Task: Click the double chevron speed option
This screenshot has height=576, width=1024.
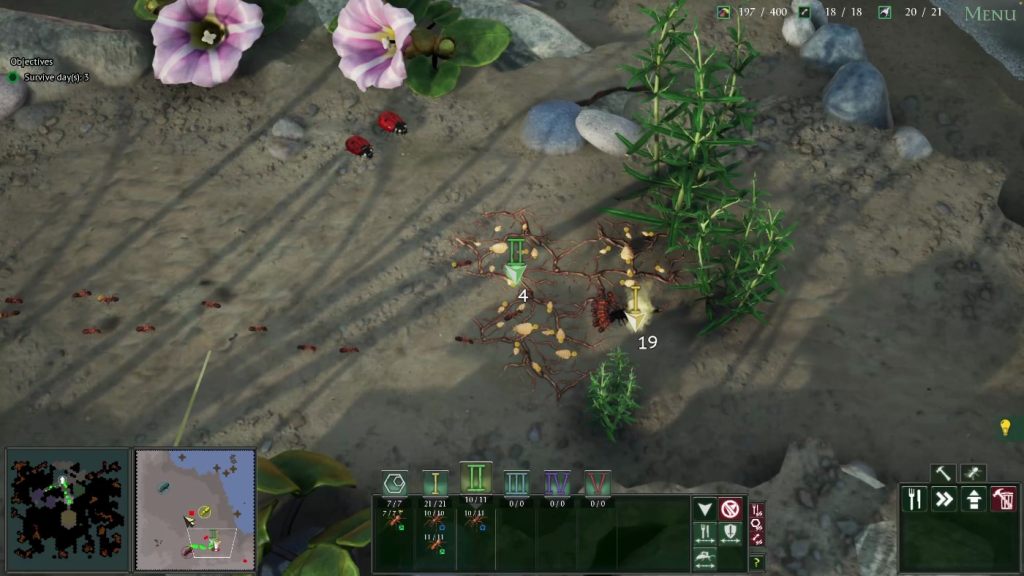Action: (944, 498)
